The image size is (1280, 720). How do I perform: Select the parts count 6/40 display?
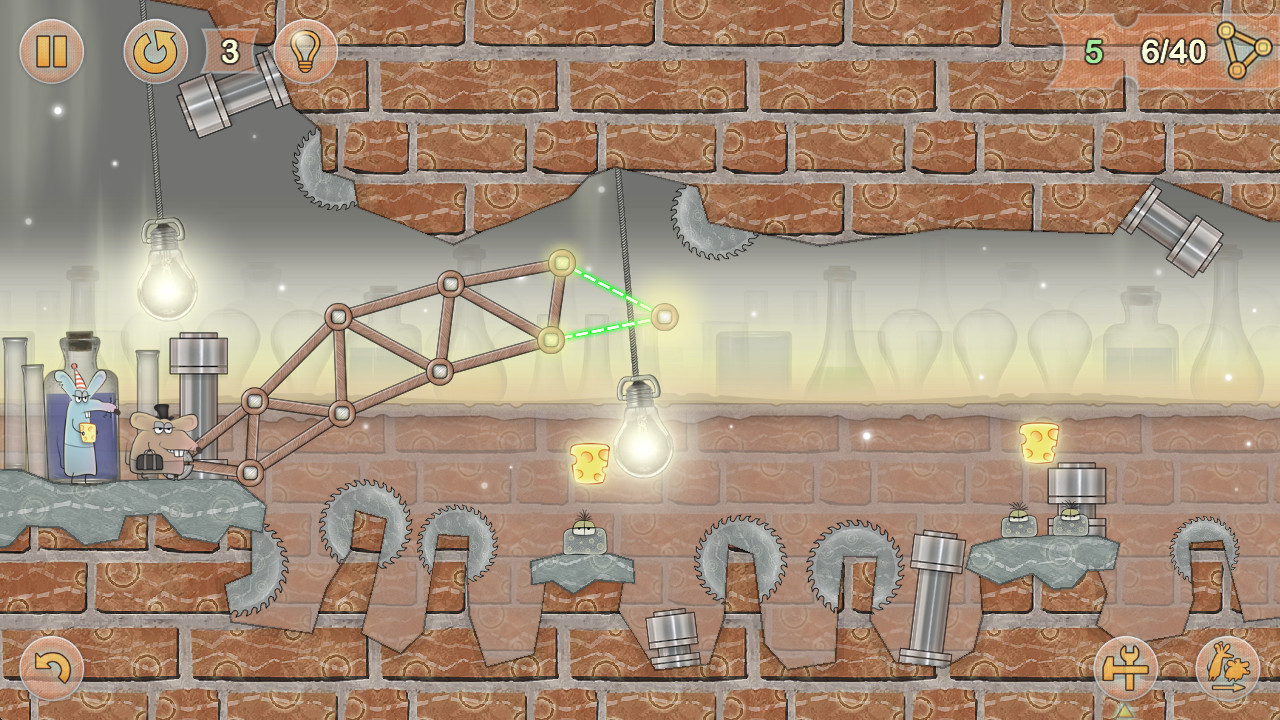point(1172,52)
